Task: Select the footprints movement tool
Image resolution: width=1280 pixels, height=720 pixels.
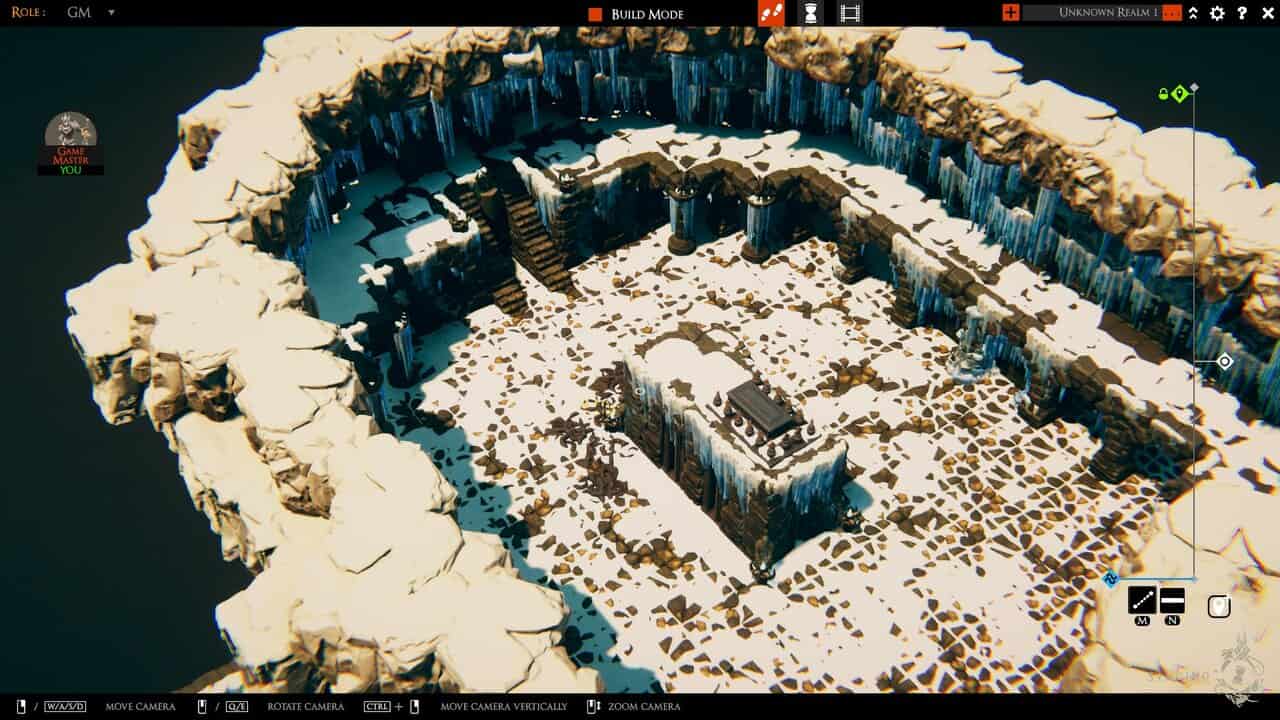Action: click(x=772, y=13)
